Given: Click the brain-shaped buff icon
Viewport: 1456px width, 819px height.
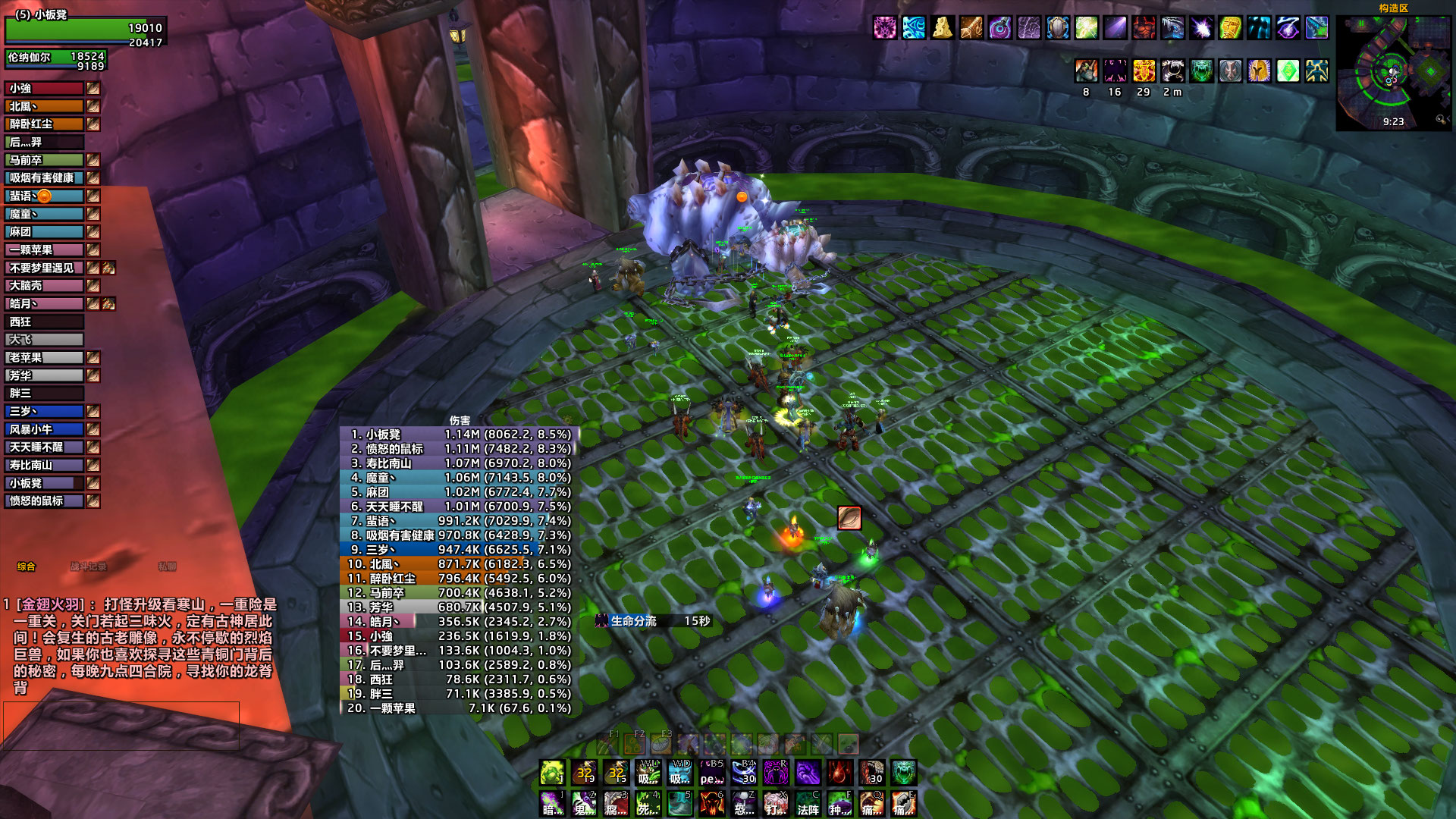Looking at the screenshot, I should tap(1028, 28).
